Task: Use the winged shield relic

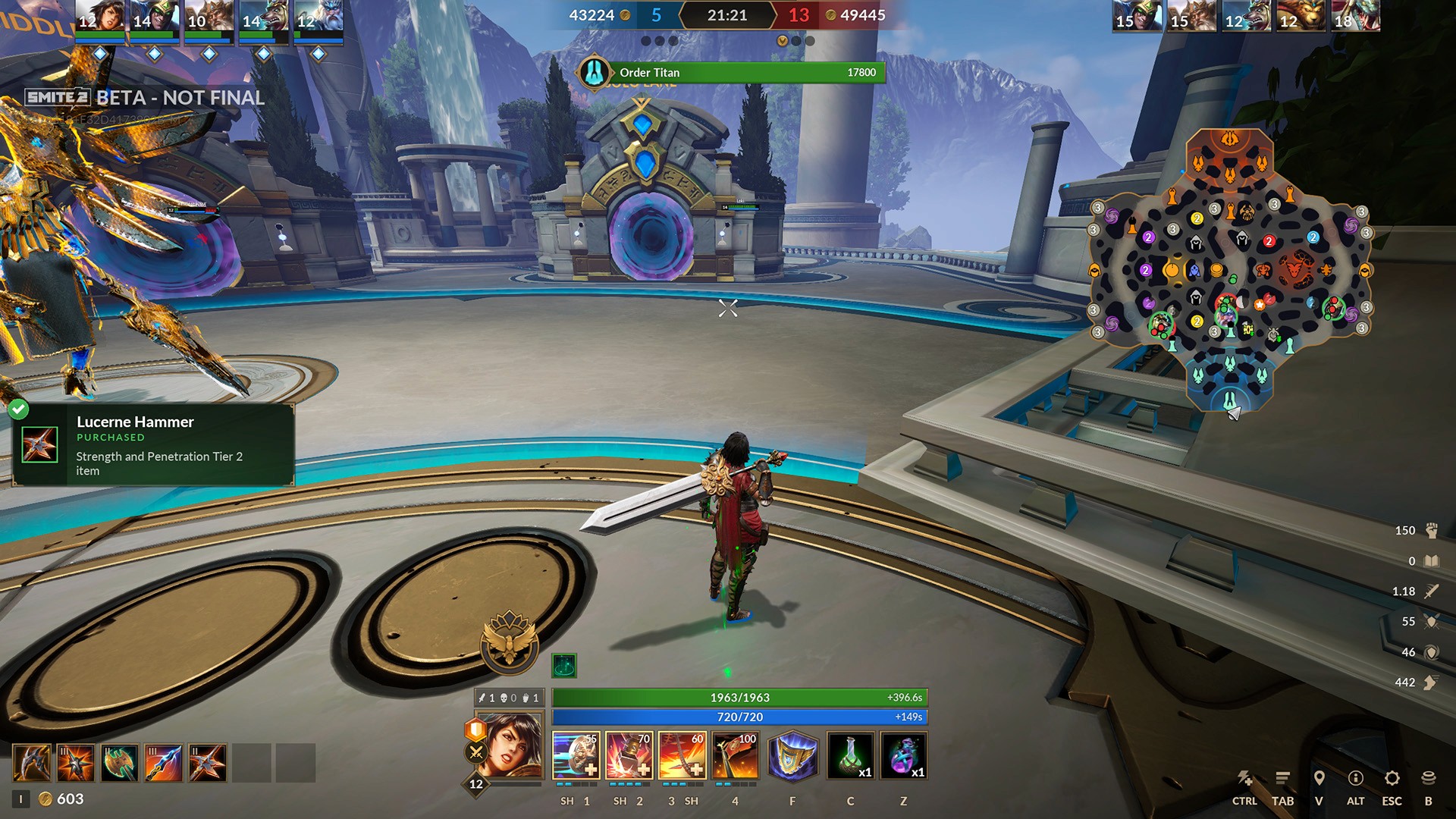Action: point(792,755)
